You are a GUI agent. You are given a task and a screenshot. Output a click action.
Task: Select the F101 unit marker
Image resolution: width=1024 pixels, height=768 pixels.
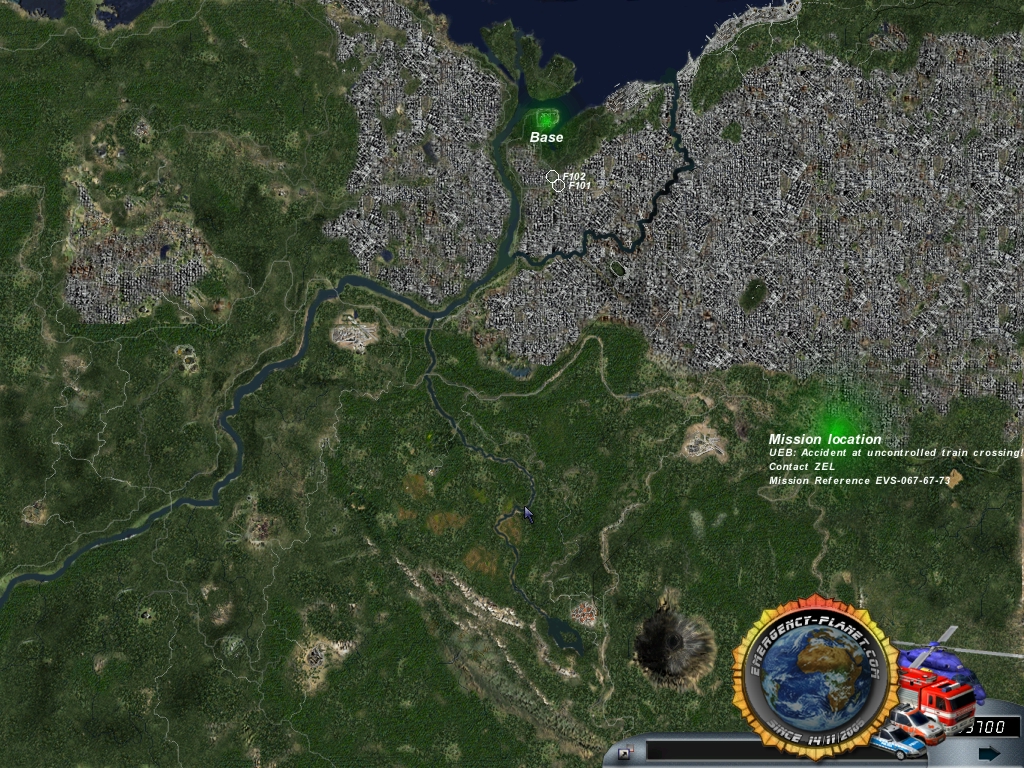pyautogui.click(x=558, y=185)
